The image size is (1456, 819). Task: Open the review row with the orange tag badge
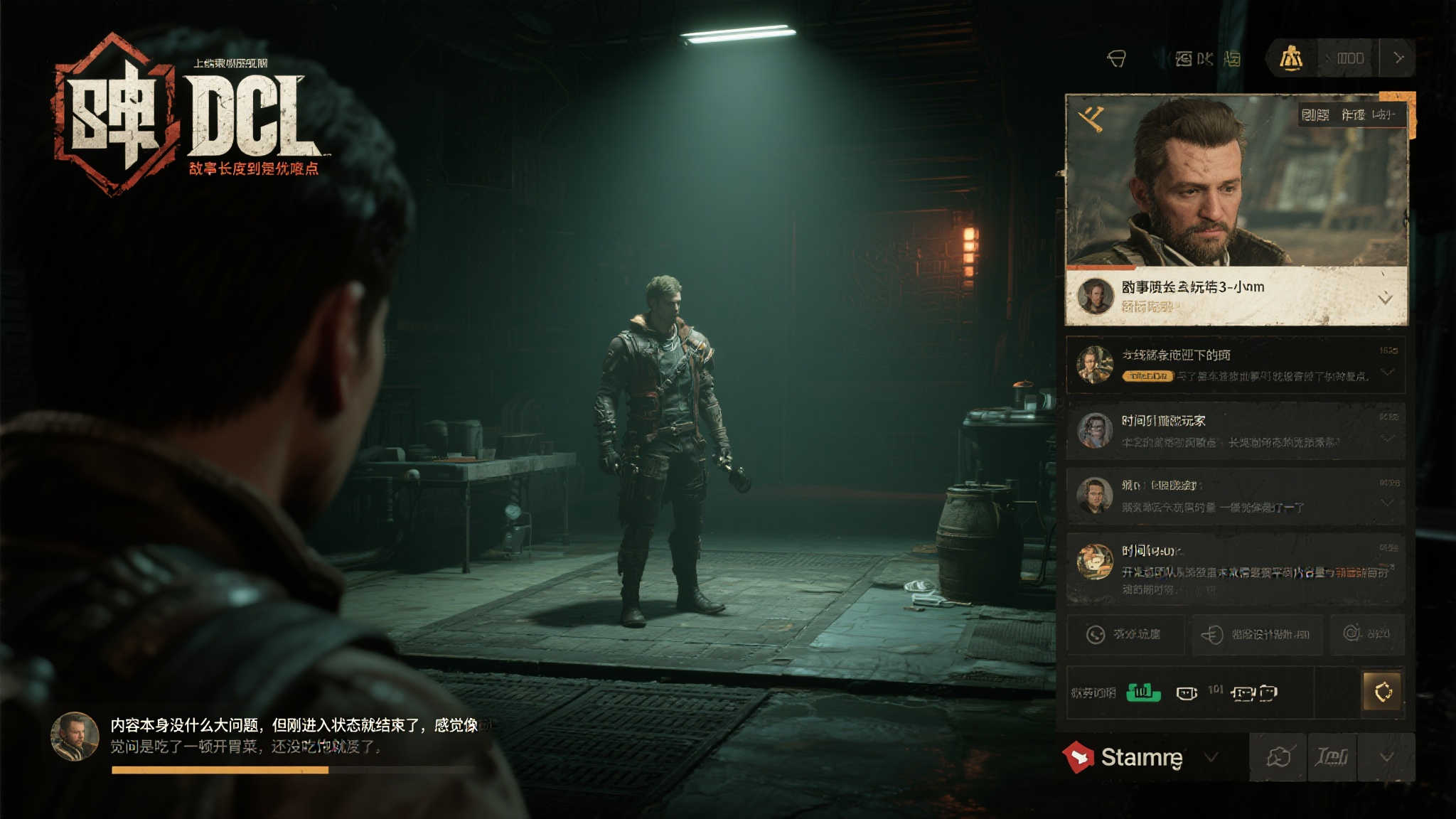[1236, 365]
